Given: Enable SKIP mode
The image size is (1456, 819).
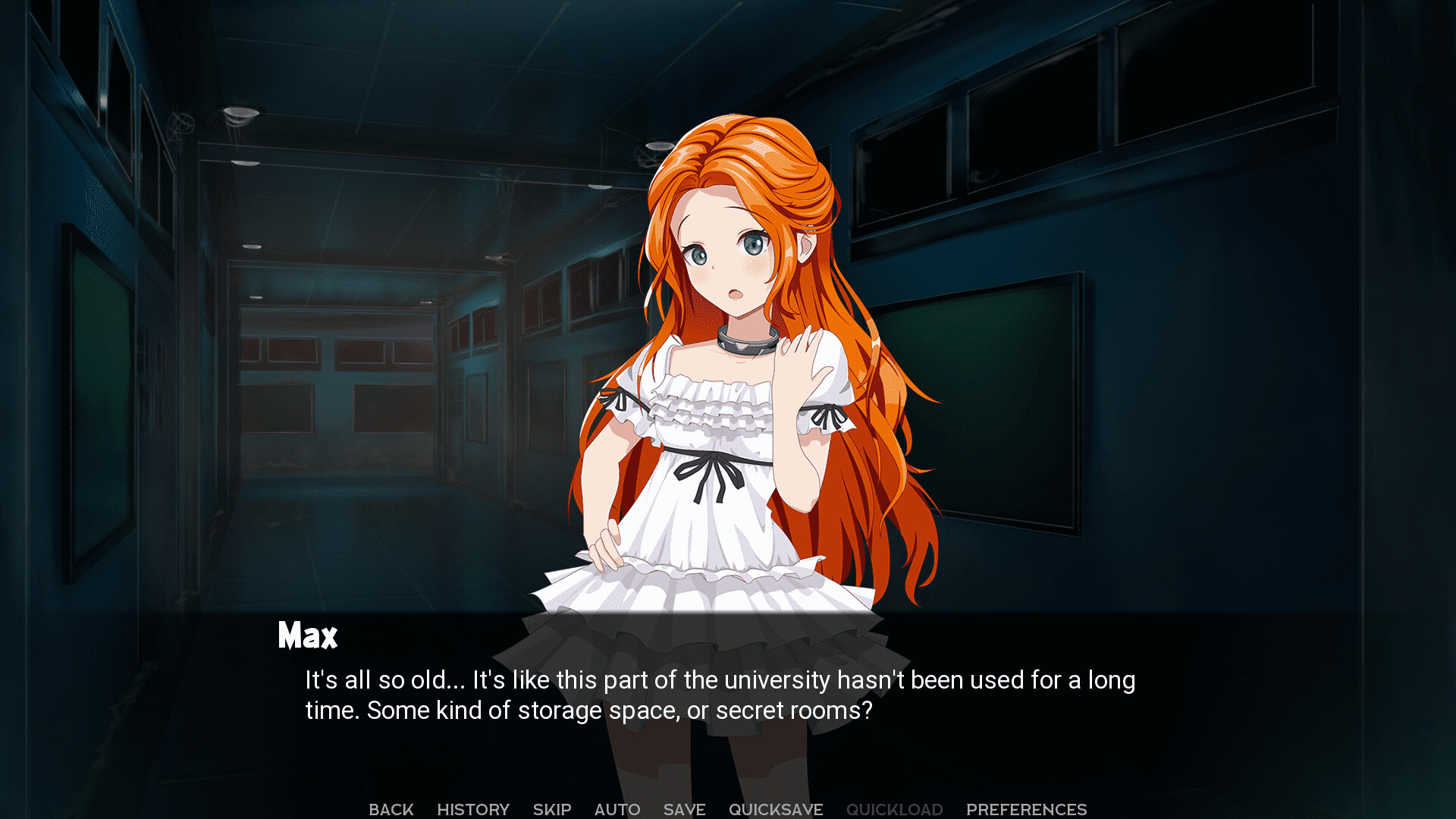Looking at the screenshot, I should pyautogui.click(x=552, y=808).
